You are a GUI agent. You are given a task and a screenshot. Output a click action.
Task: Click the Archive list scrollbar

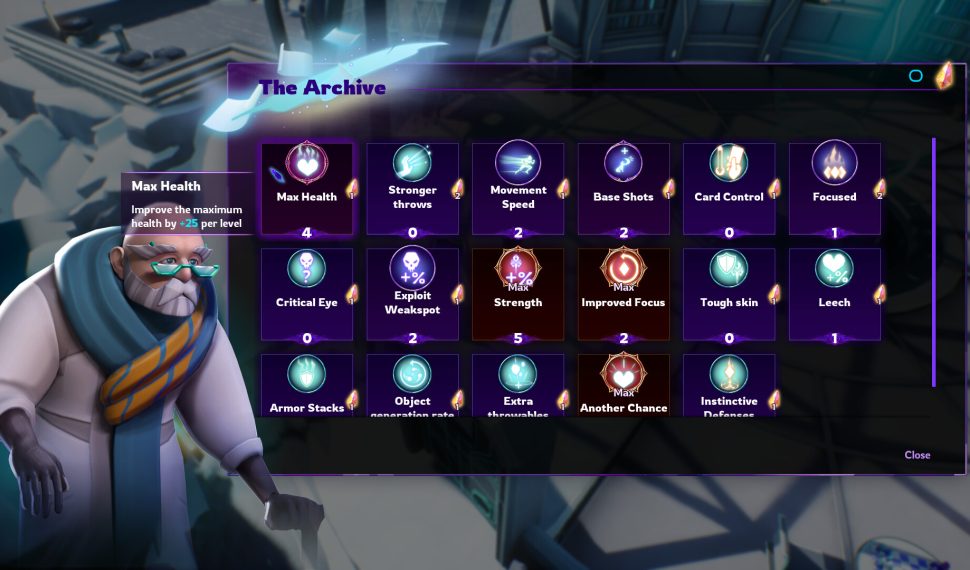click(x=934, y=262)
